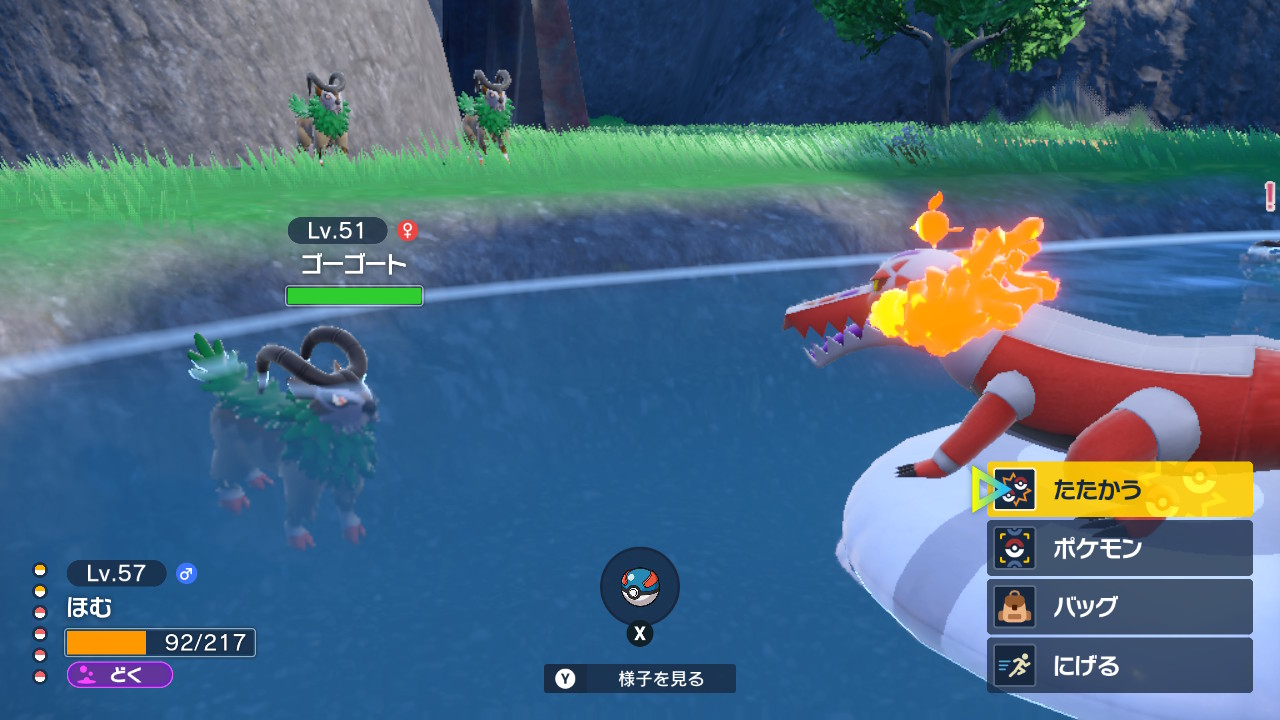Viewport: 1280px width, 720px height.
Task: Click the running figure icon beside にげる
Action: coord(1013,665)
